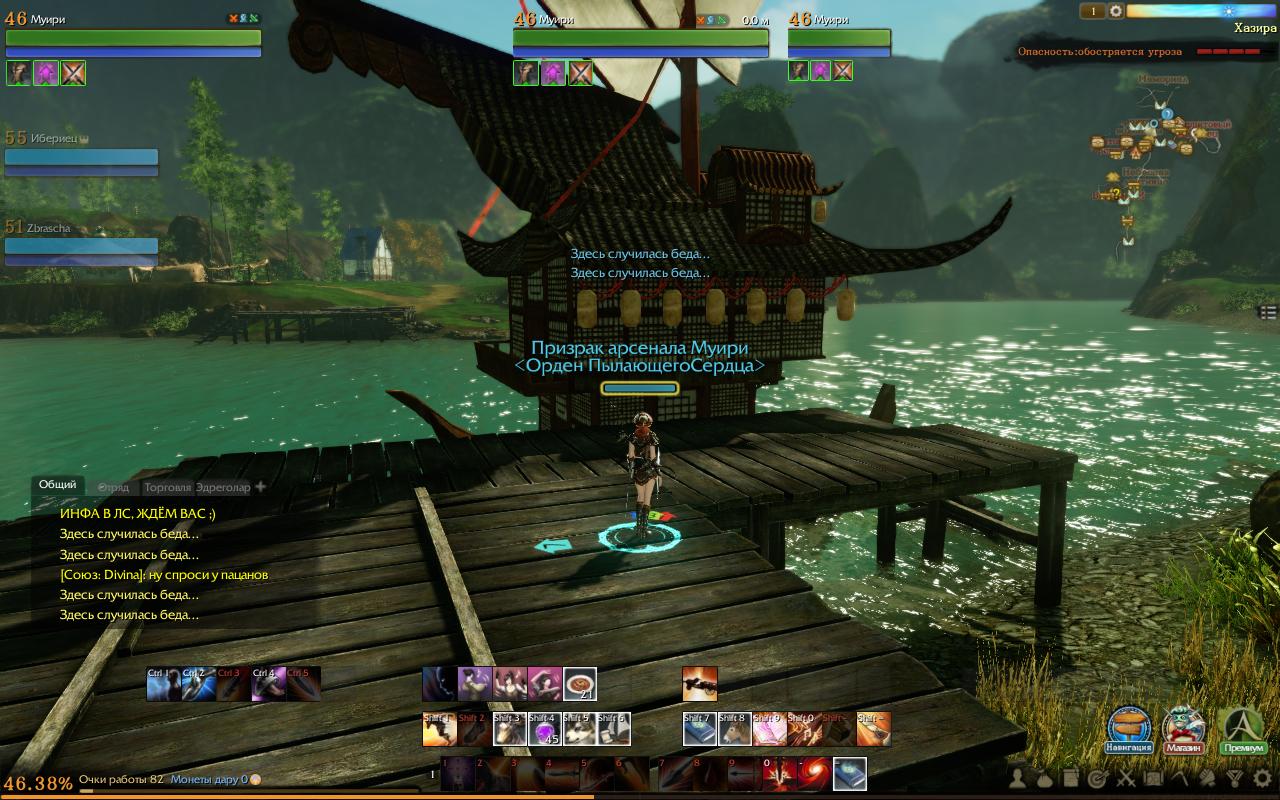Viewport: 1280px width, 800px height.
Task: Open the Премиум (Premium) button
Action: coord(1243,730)
